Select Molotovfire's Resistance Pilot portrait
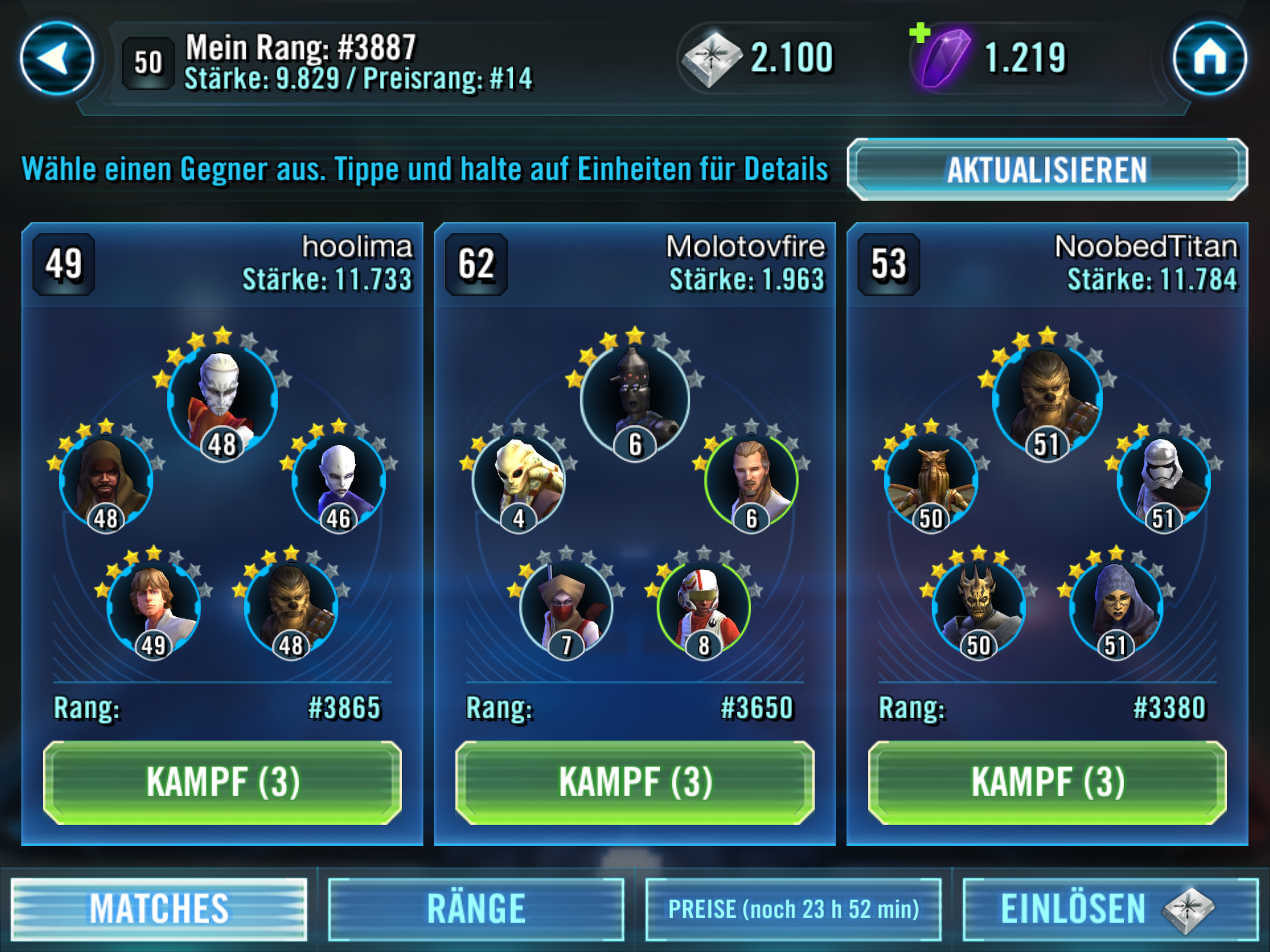 (x=703, y=606)
